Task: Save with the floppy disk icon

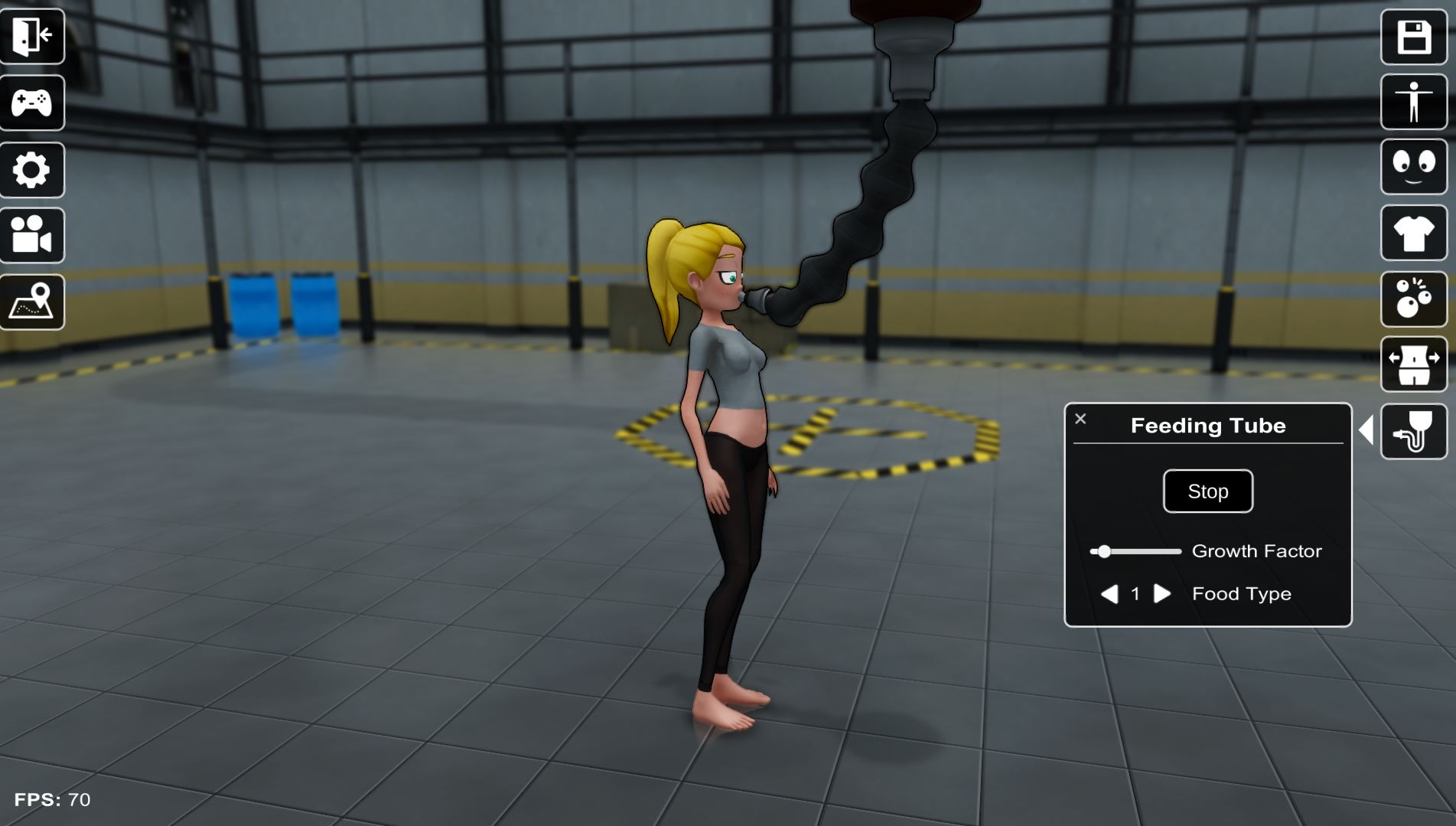Action: (x=1413, y=37)
